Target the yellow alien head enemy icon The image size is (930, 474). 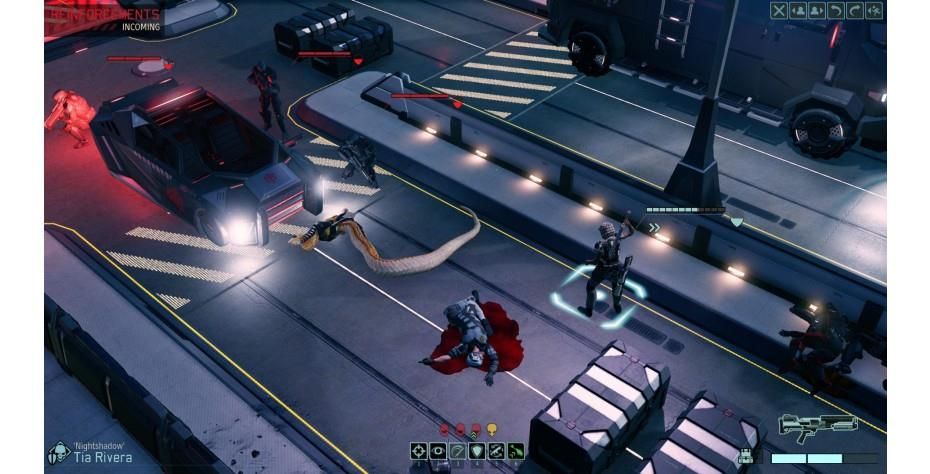point(492,430)
